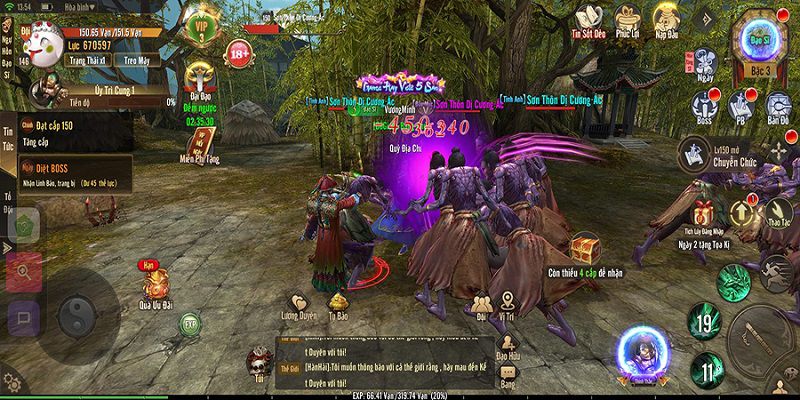Show the Bản Đồ map
Viewport: 800px width, 400px height.
779,108
